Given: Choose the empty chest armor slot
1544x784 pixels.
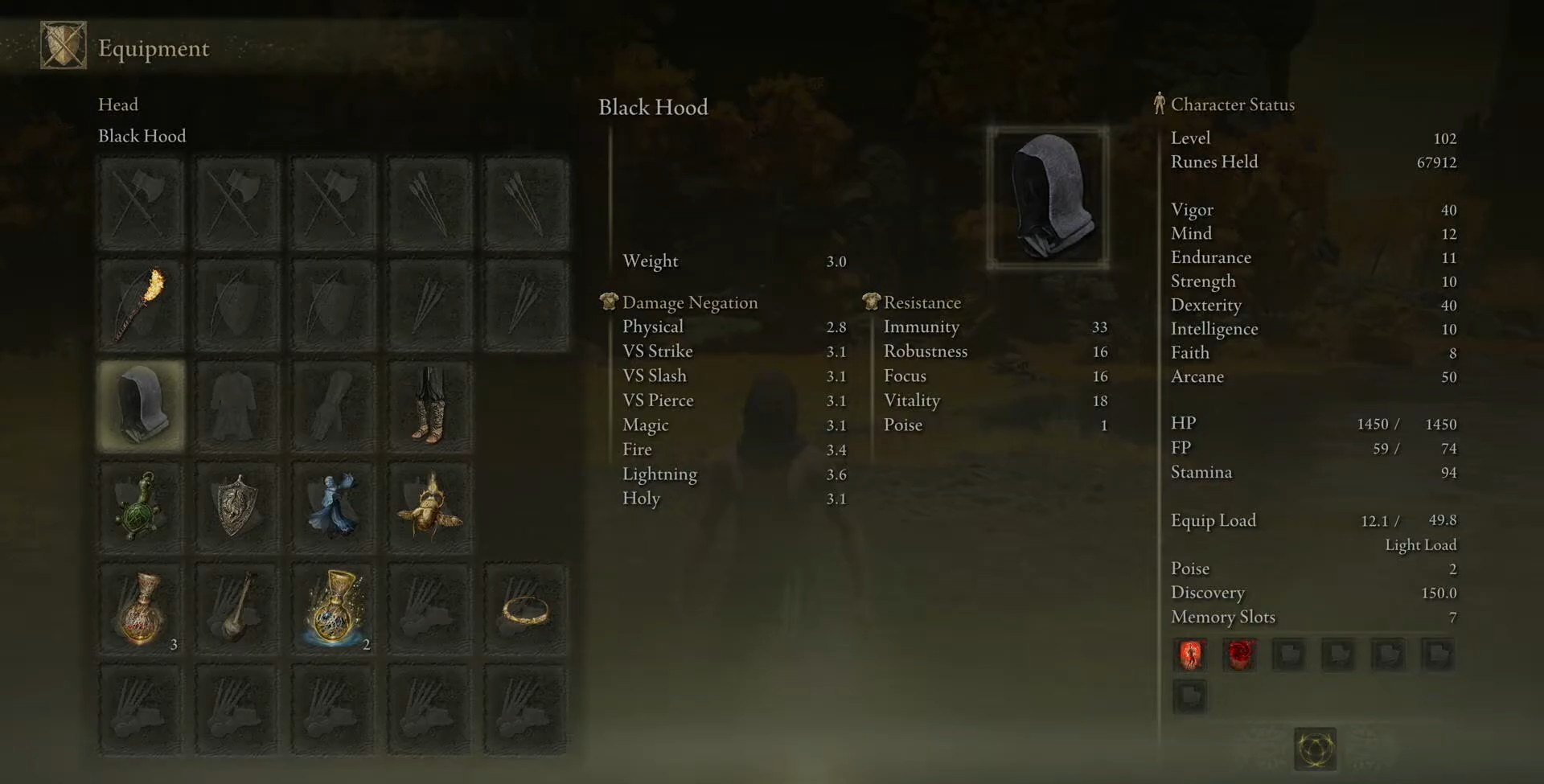Looking at the screenshot, I should click(x=237, y=405).
